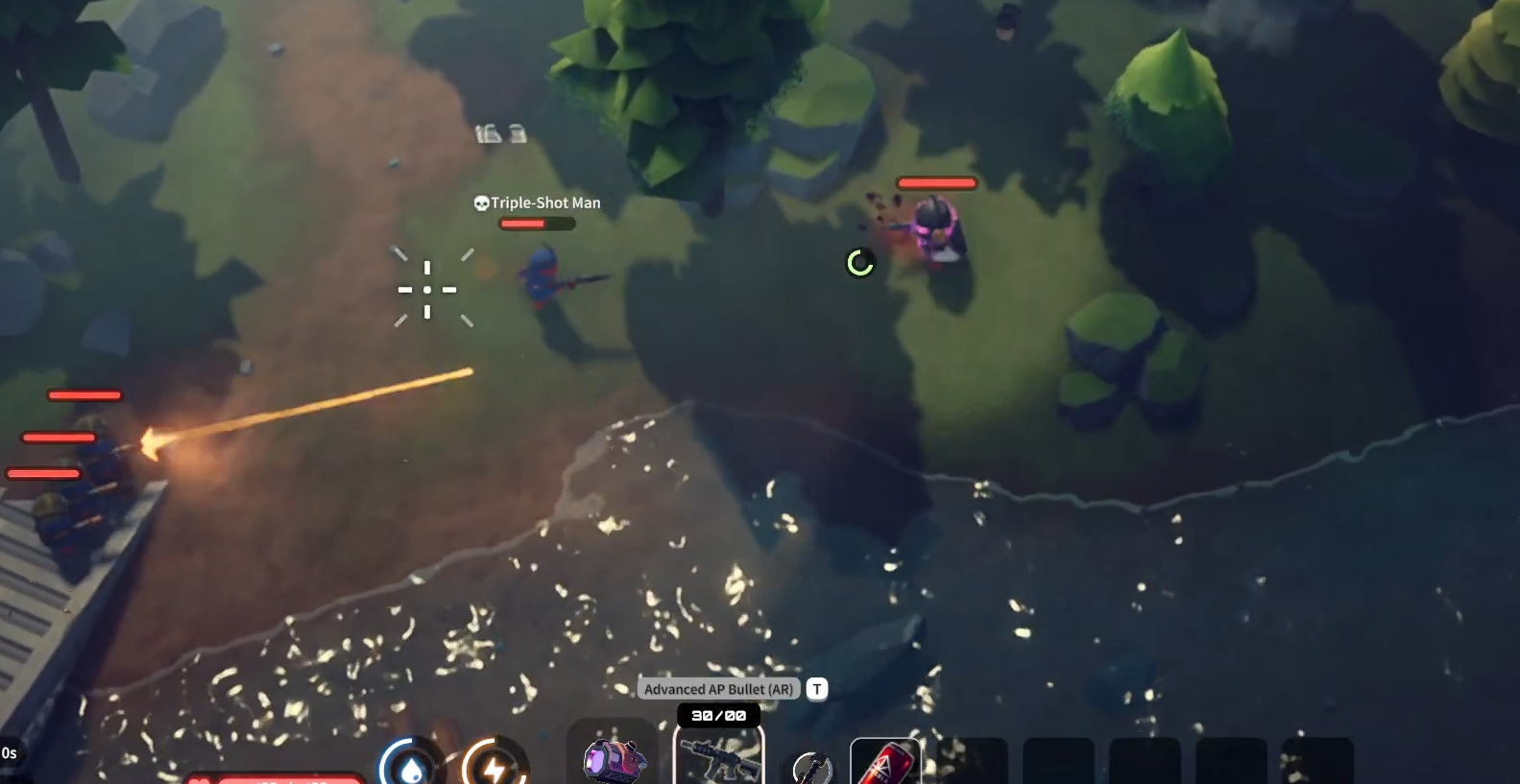Click the Advanced AP Bullet (AR) tooltip
This screenshot has height=784, width=1520.
pos(720,688)
